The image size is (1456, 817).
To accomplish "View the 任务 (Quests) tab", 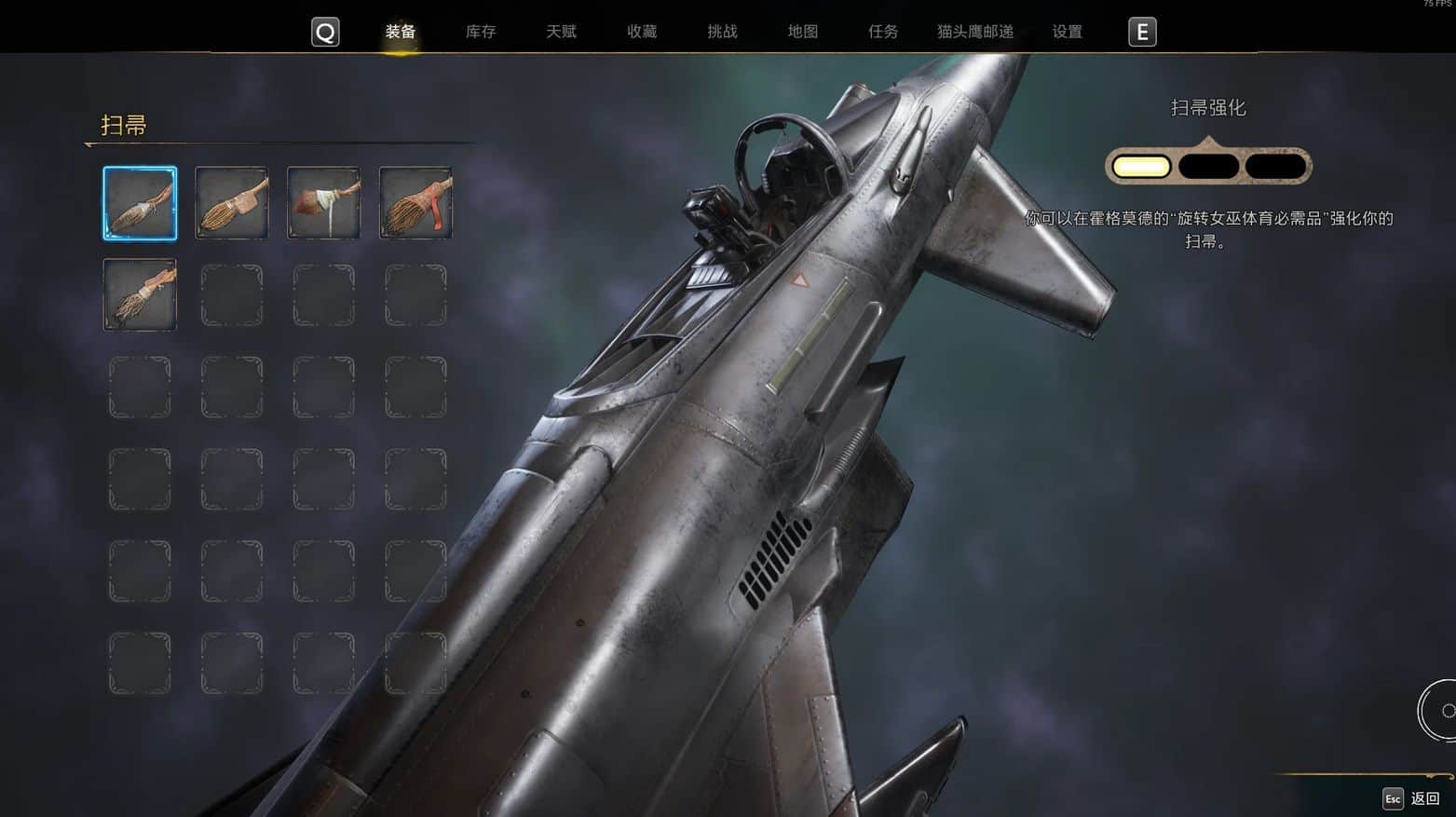I will point(883,32).
